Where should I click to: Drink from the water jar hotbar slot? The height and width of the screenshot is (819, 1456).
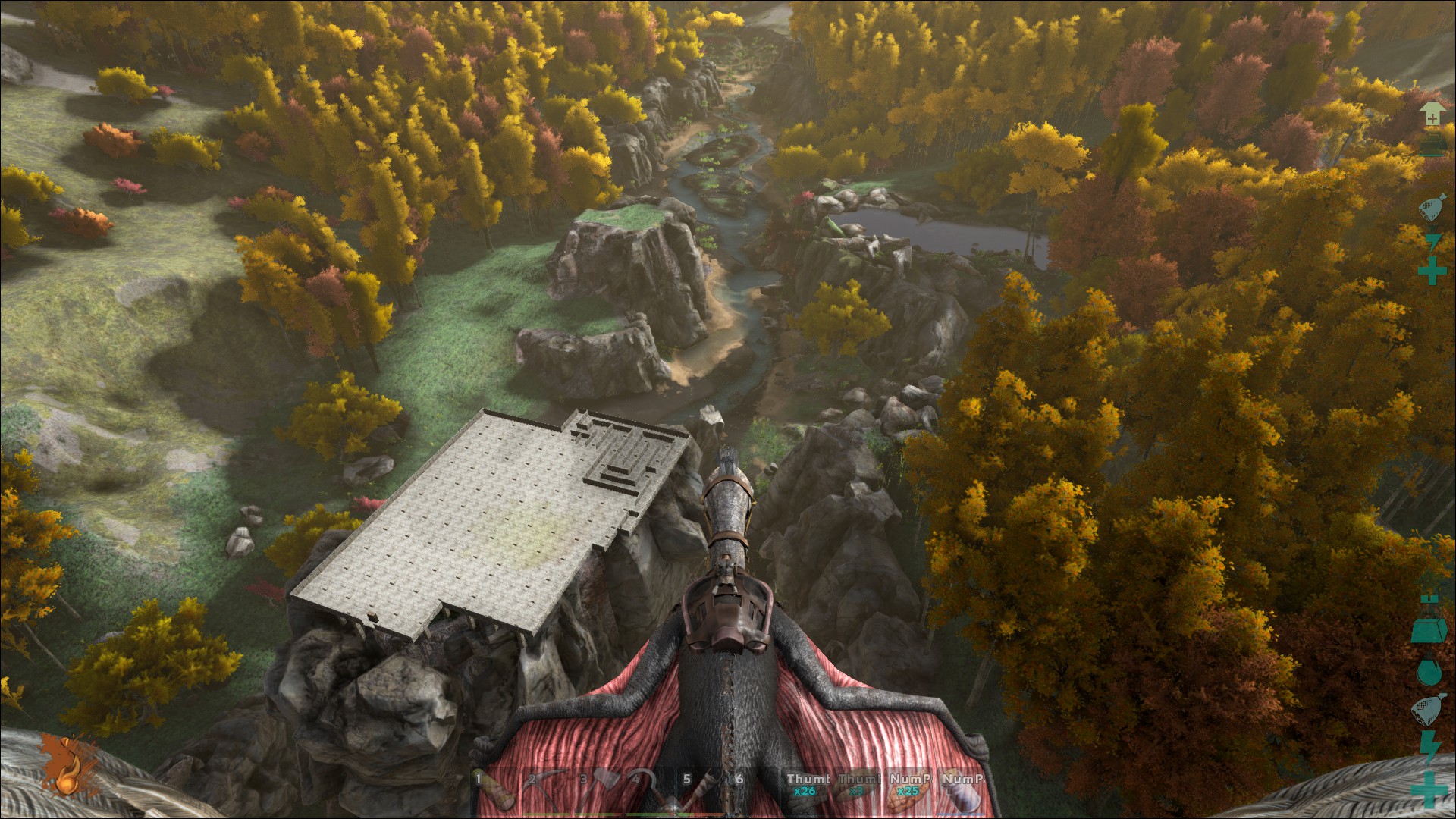tap(961, 790)
